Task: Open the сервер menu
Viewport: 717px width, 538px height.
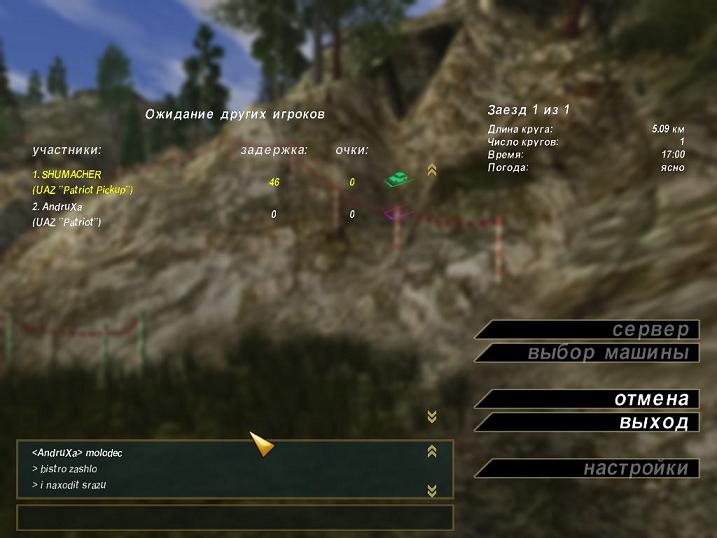Action: (x=590, y=330)
